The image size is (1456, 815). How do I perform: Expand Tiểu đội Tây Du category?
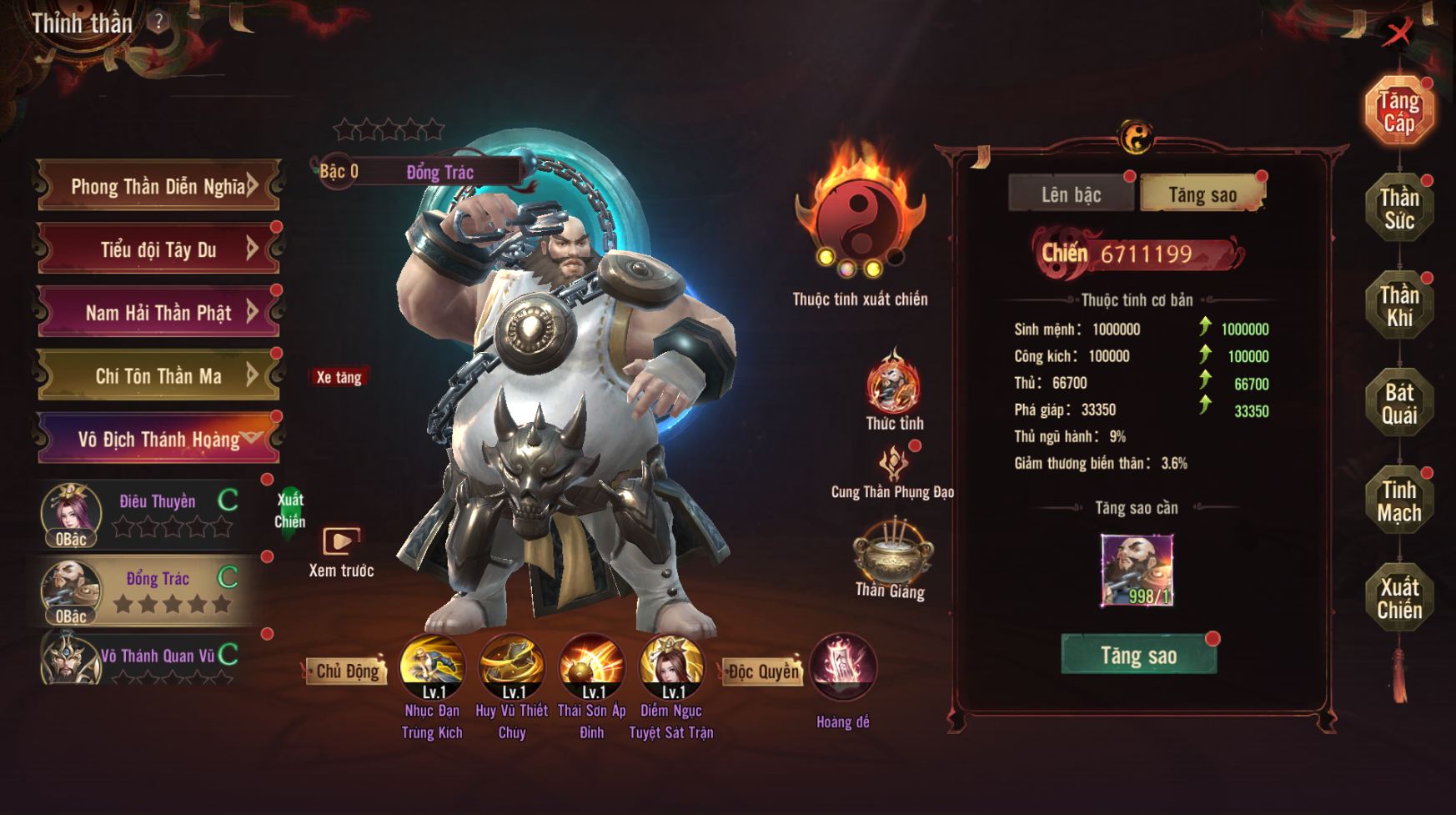pos(158,249)
